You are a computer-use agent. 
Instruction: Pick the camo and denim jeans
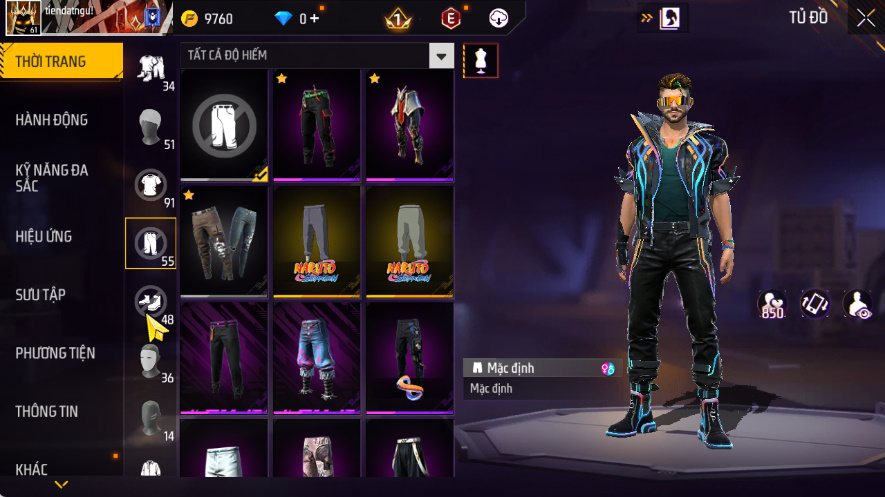point(224,240)
